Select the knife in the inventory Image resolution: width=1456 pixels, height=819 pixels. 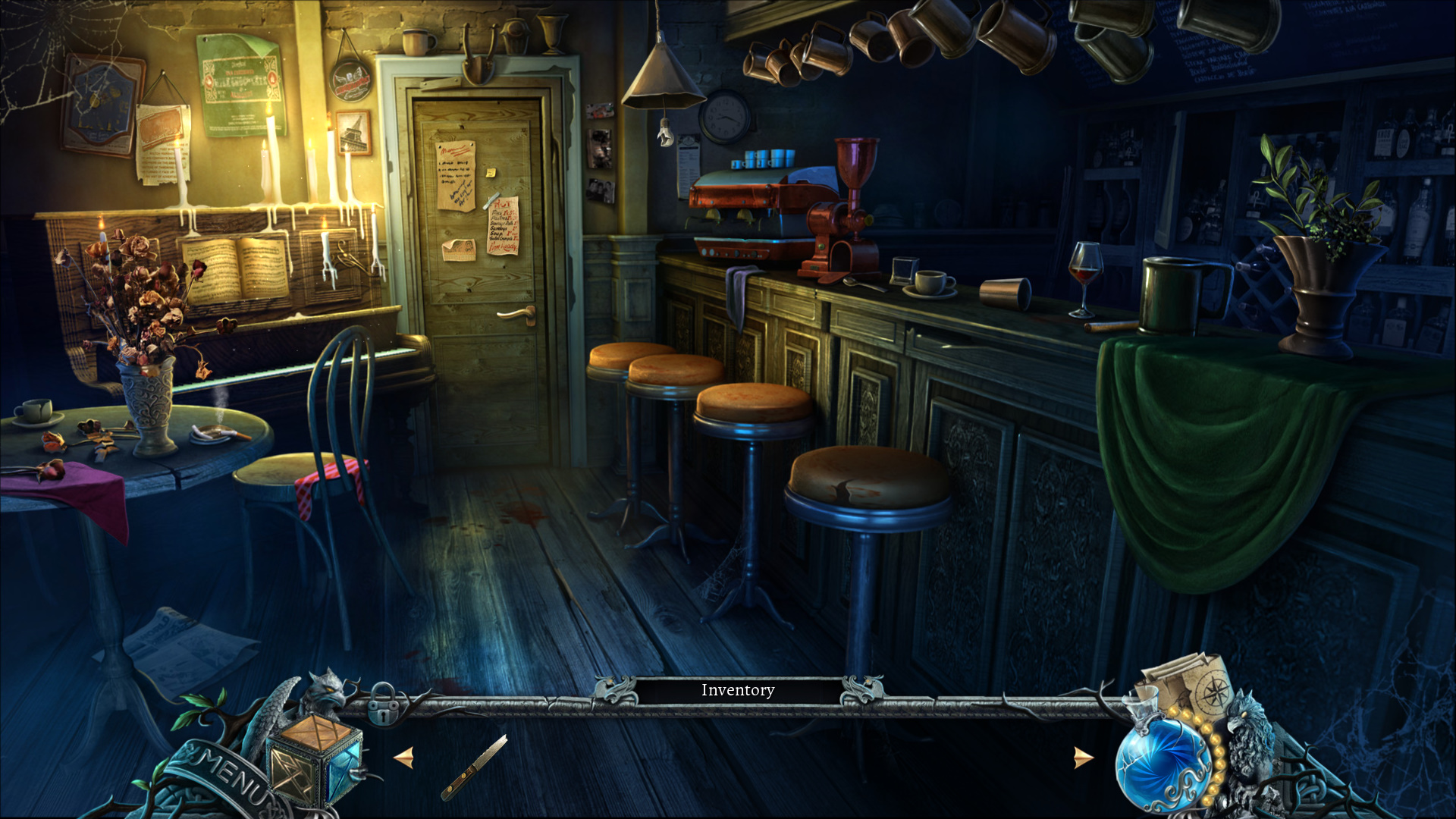475,766
